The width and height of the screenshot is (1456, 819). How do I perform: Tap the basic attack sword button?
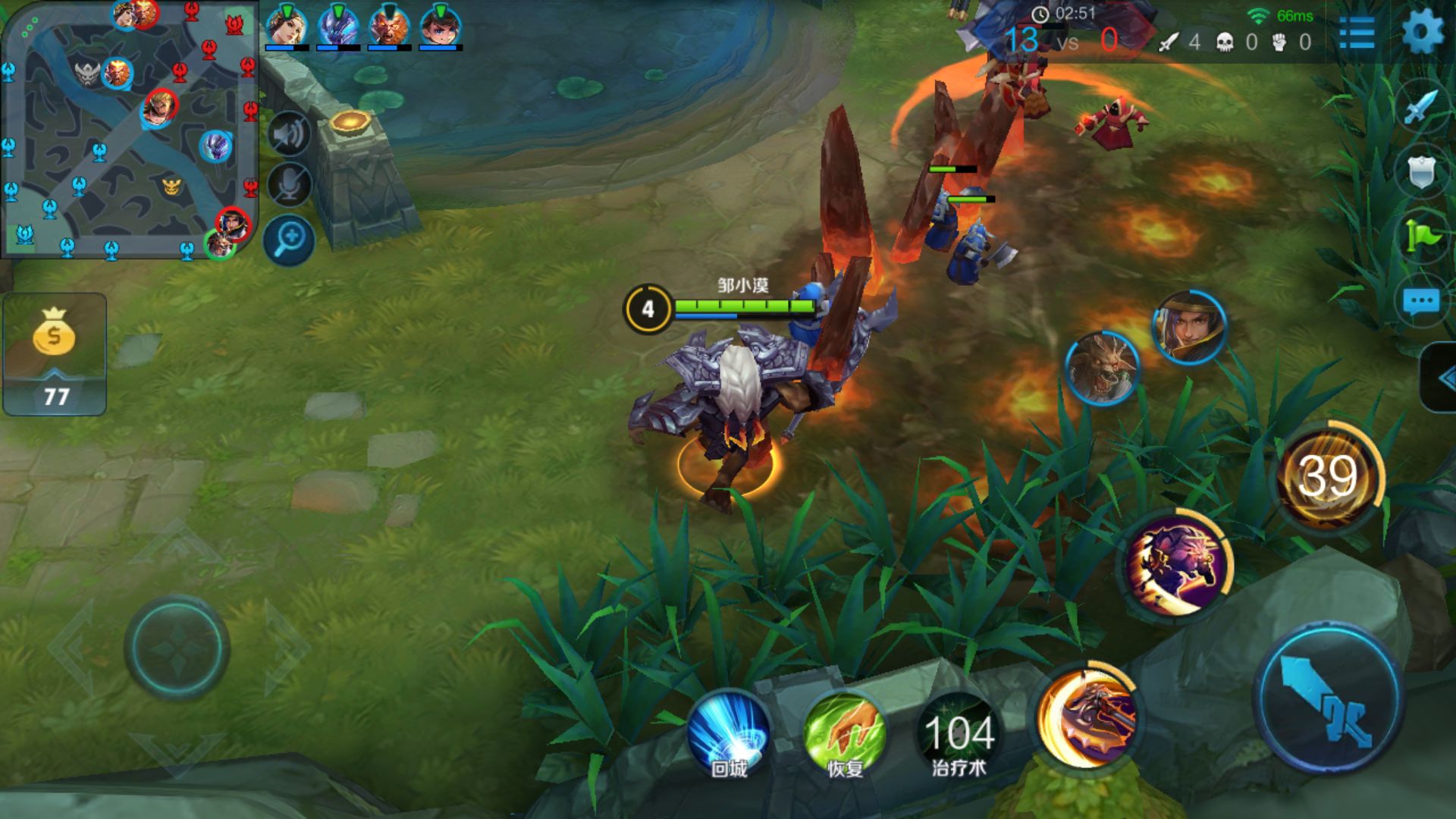click(x=1329, y=699)
